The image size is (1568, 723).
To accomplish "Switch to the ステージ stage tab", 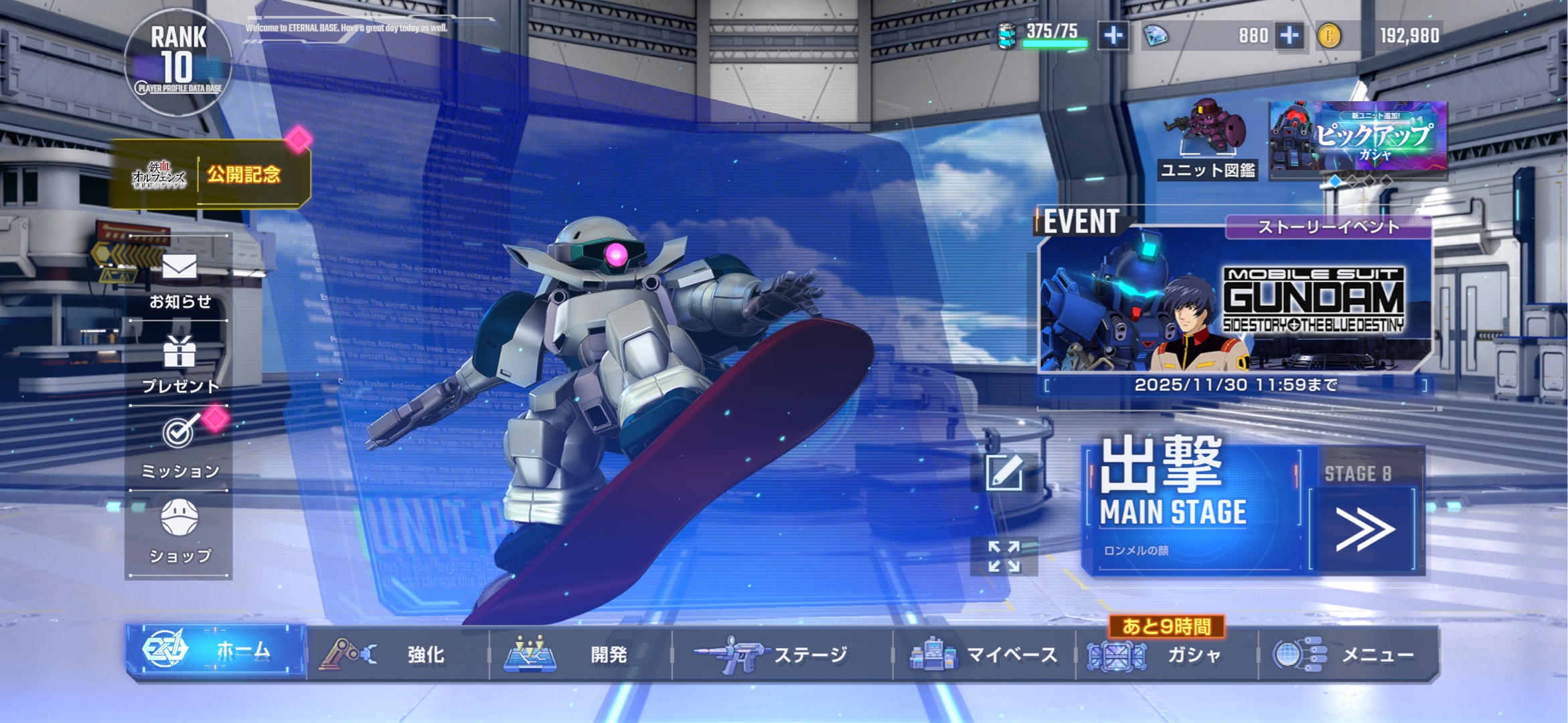I will [x=781, y=654].
